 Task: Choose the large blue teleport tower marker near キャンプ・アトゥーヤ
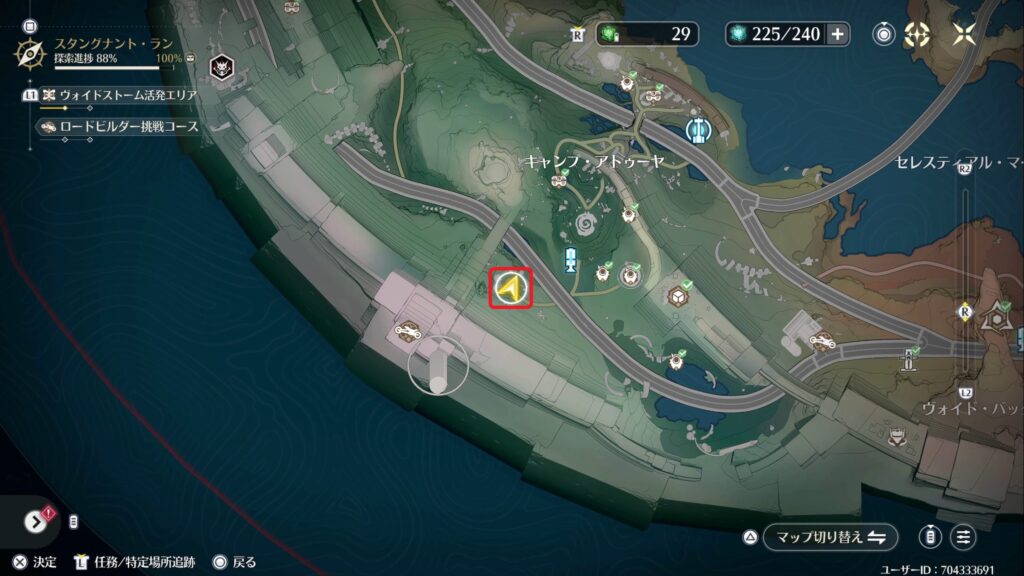[698, 130]
